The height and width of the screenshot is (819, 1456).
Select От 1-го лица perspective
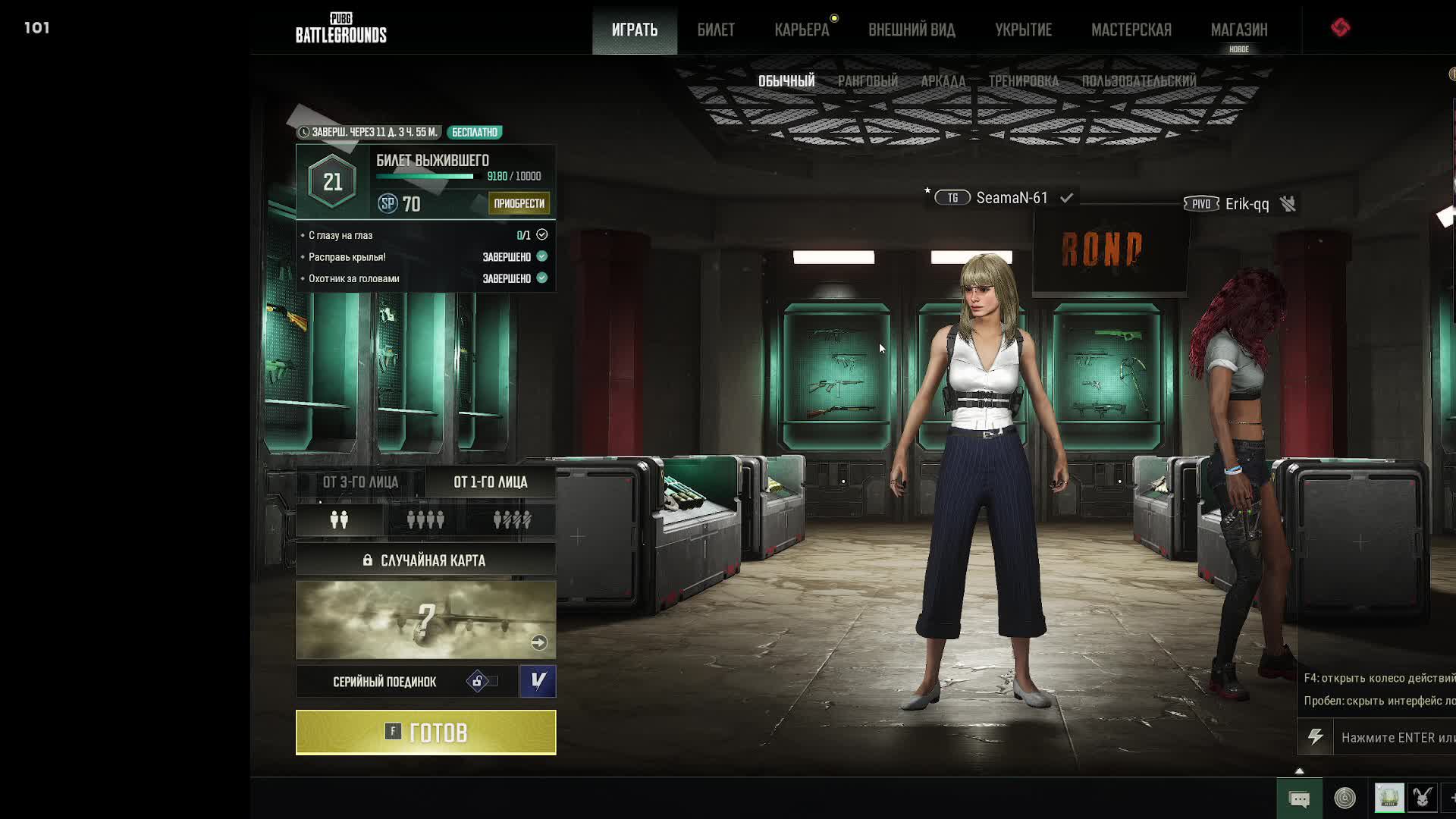pos(491,482)
